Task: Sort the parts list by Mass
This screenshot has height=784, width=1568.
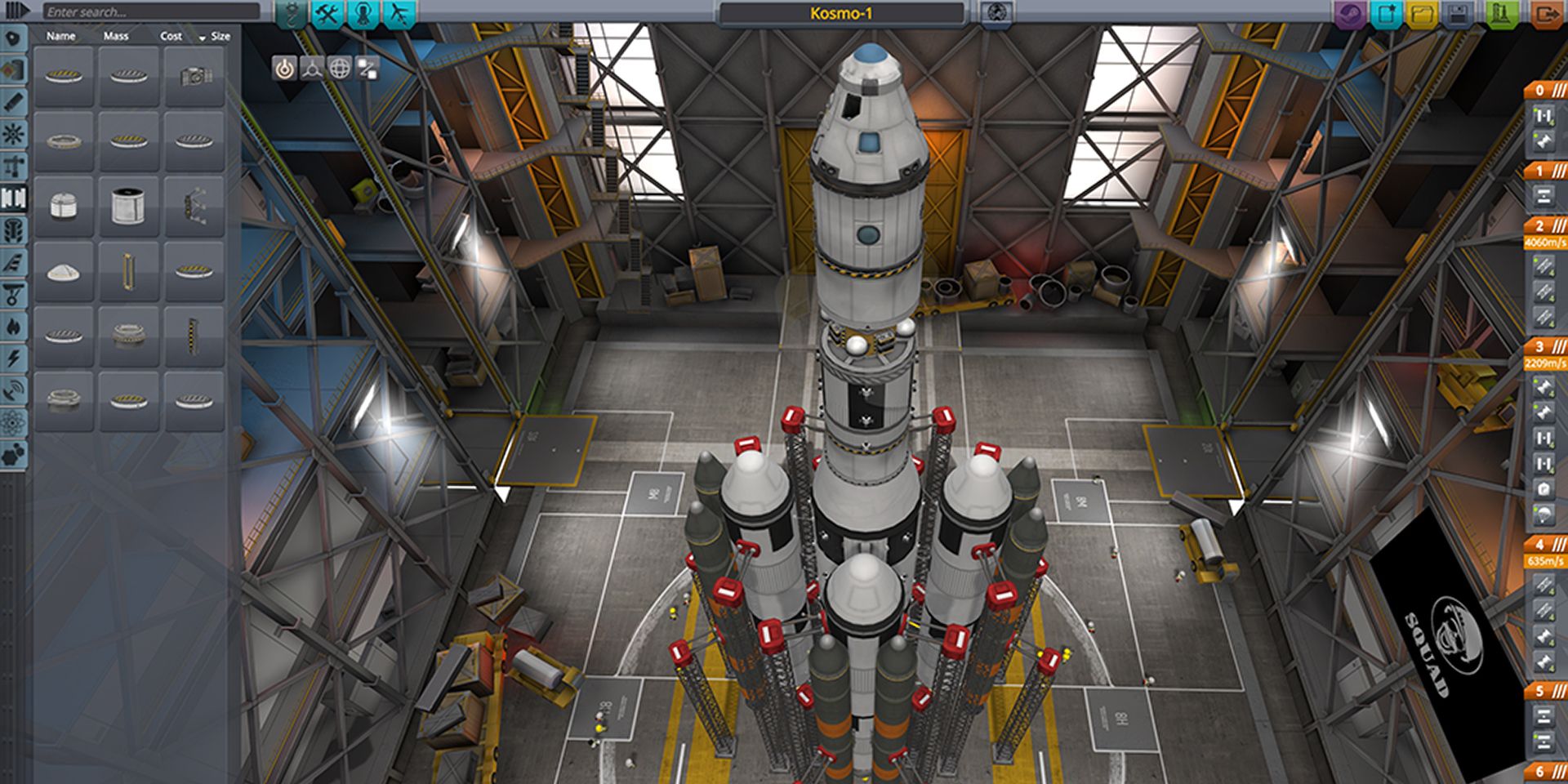Action: [x=116, y=36]
